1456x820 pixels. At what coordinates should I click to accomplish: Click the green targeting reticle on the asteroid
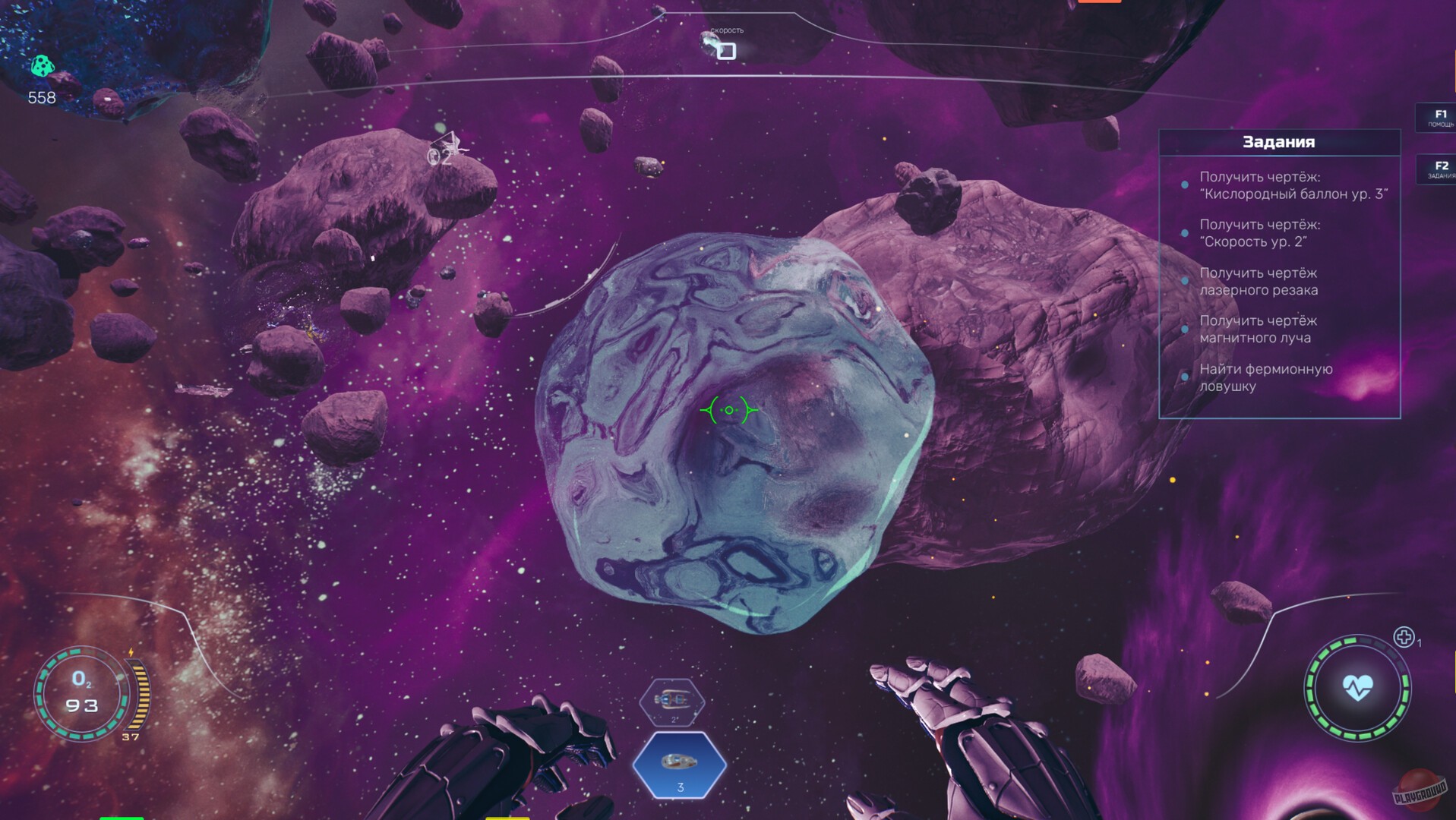pyautogui.click(x=728, y=409)
